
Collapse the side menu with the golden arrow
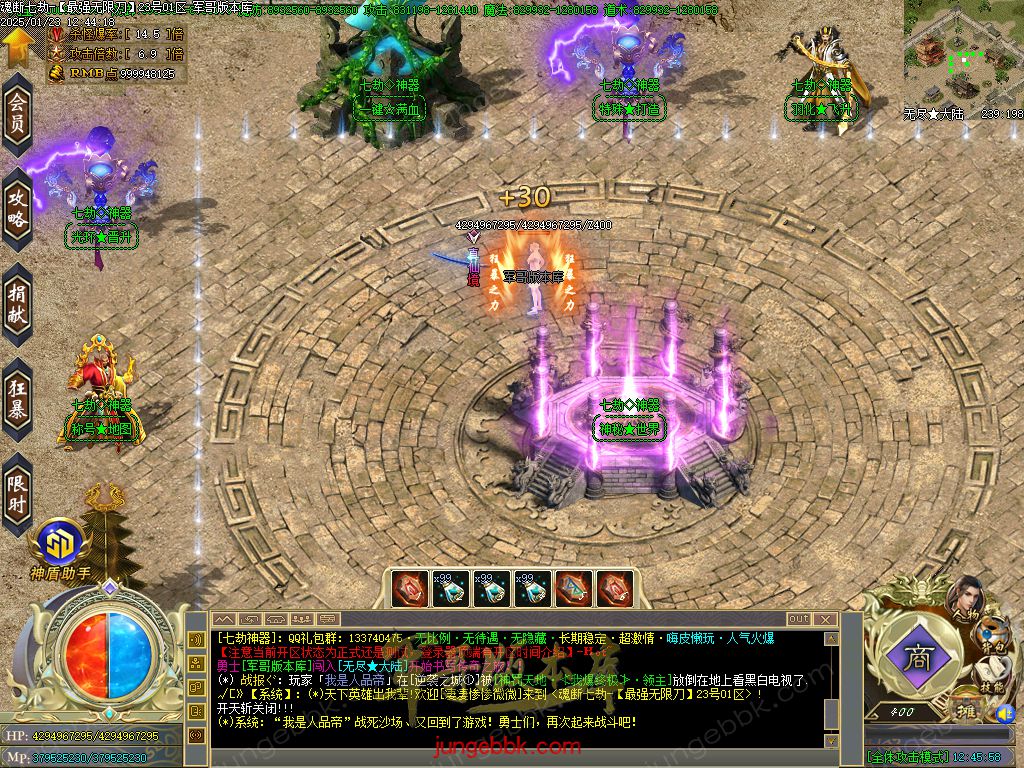(x=16, y=48)
